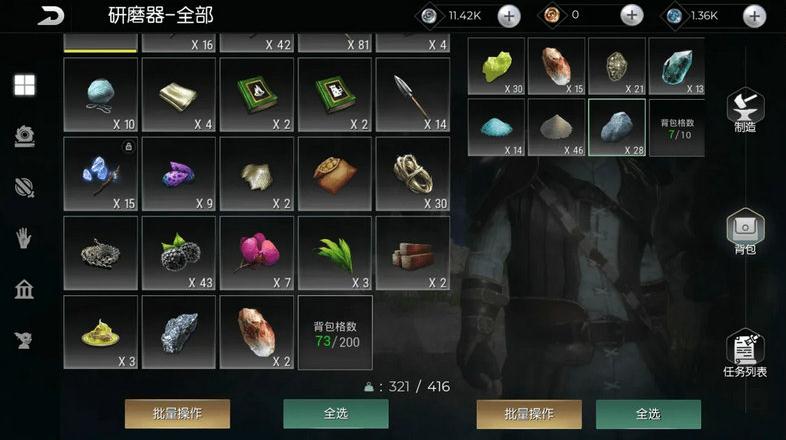The width and height of the screenshot is (786, 440).
Task: Show the 任务列表 quest list
Action: point(745,352)
